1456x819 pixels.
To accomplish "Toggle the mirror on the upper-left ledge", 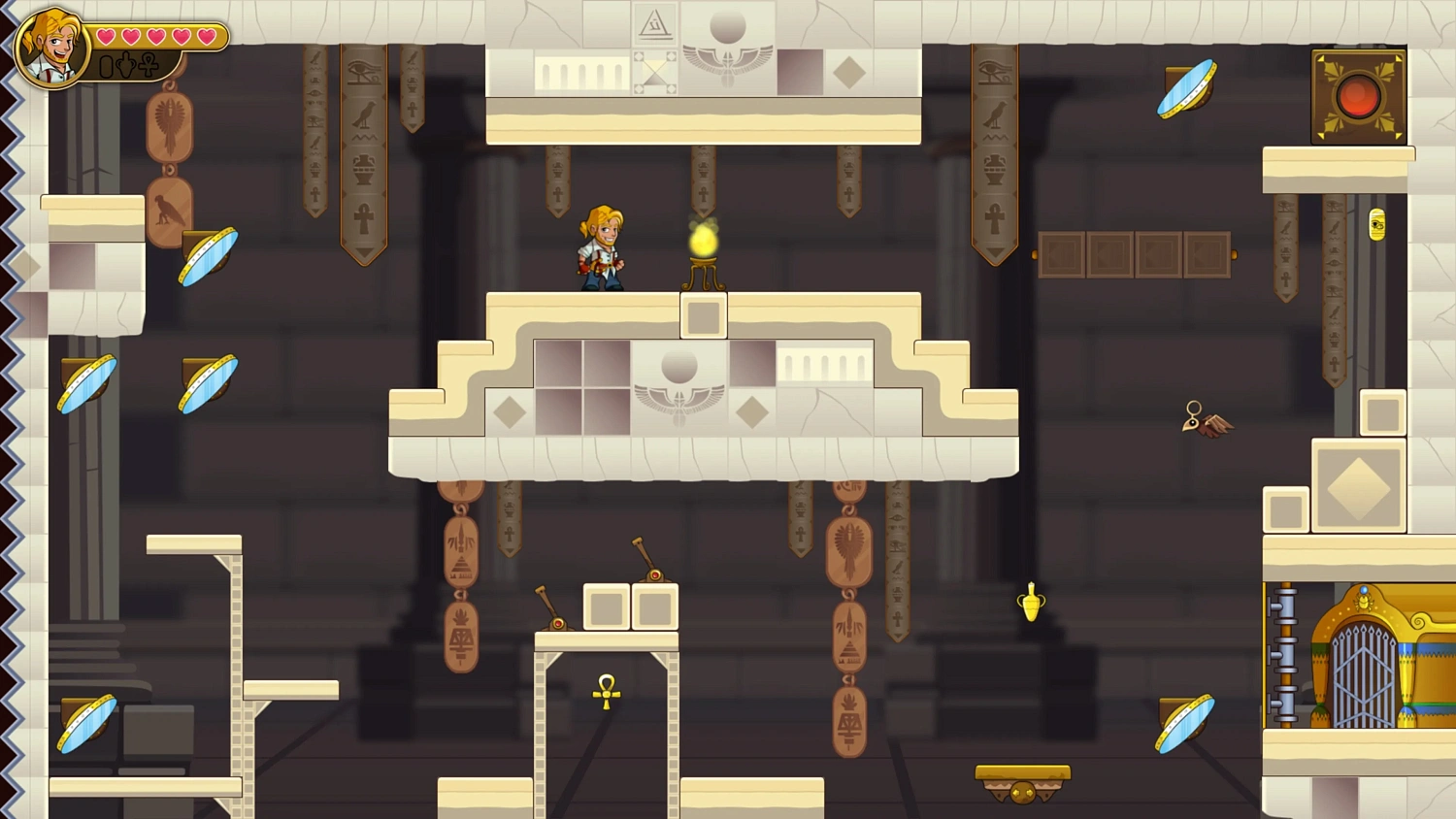I will pos(205,257).
